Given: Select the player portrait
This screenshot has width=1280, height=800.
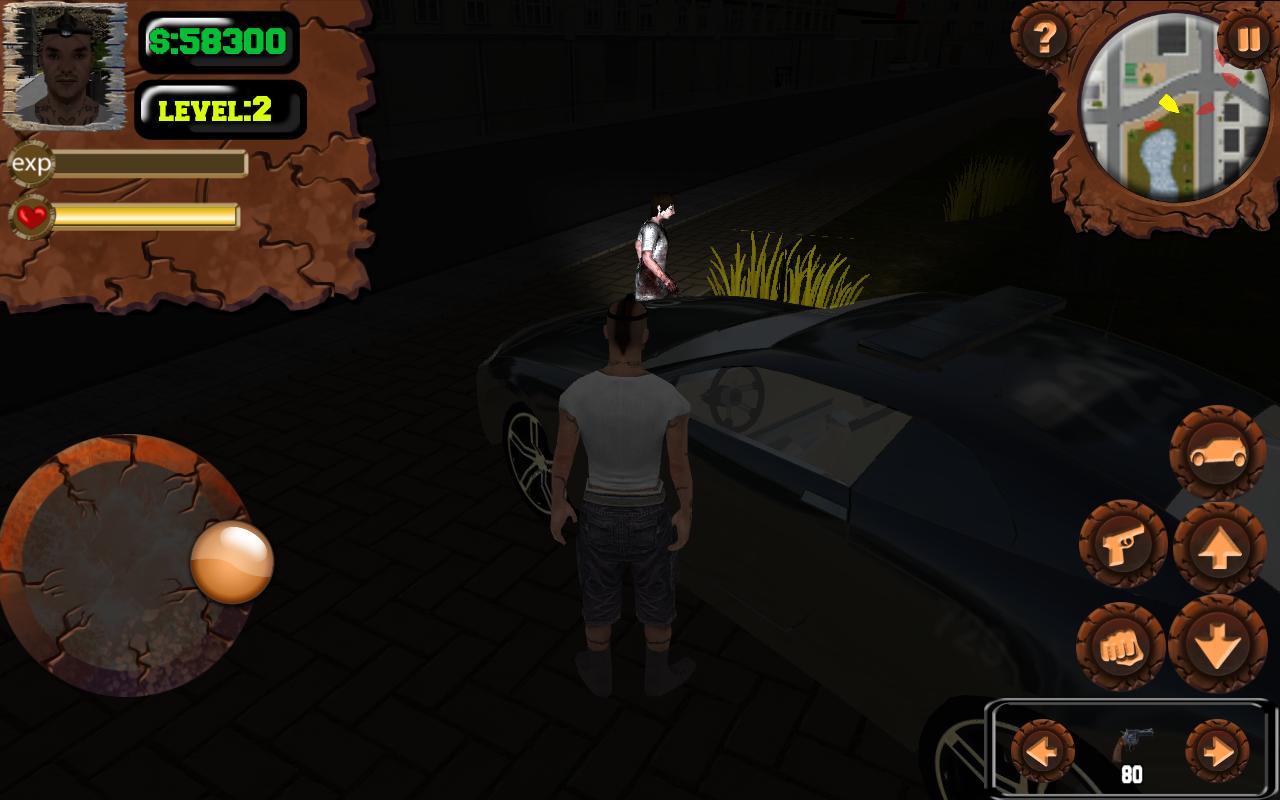Looking at the screenshot, I should 65,67.
